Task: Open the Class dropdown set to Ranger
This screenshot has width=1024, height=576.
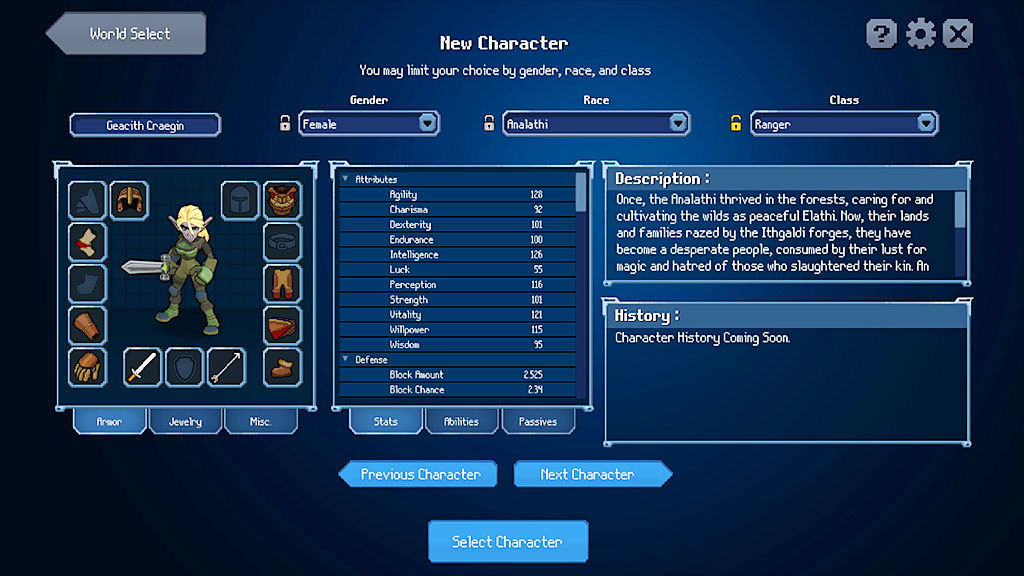Action: pyautogui.click(x=926, y=124)
